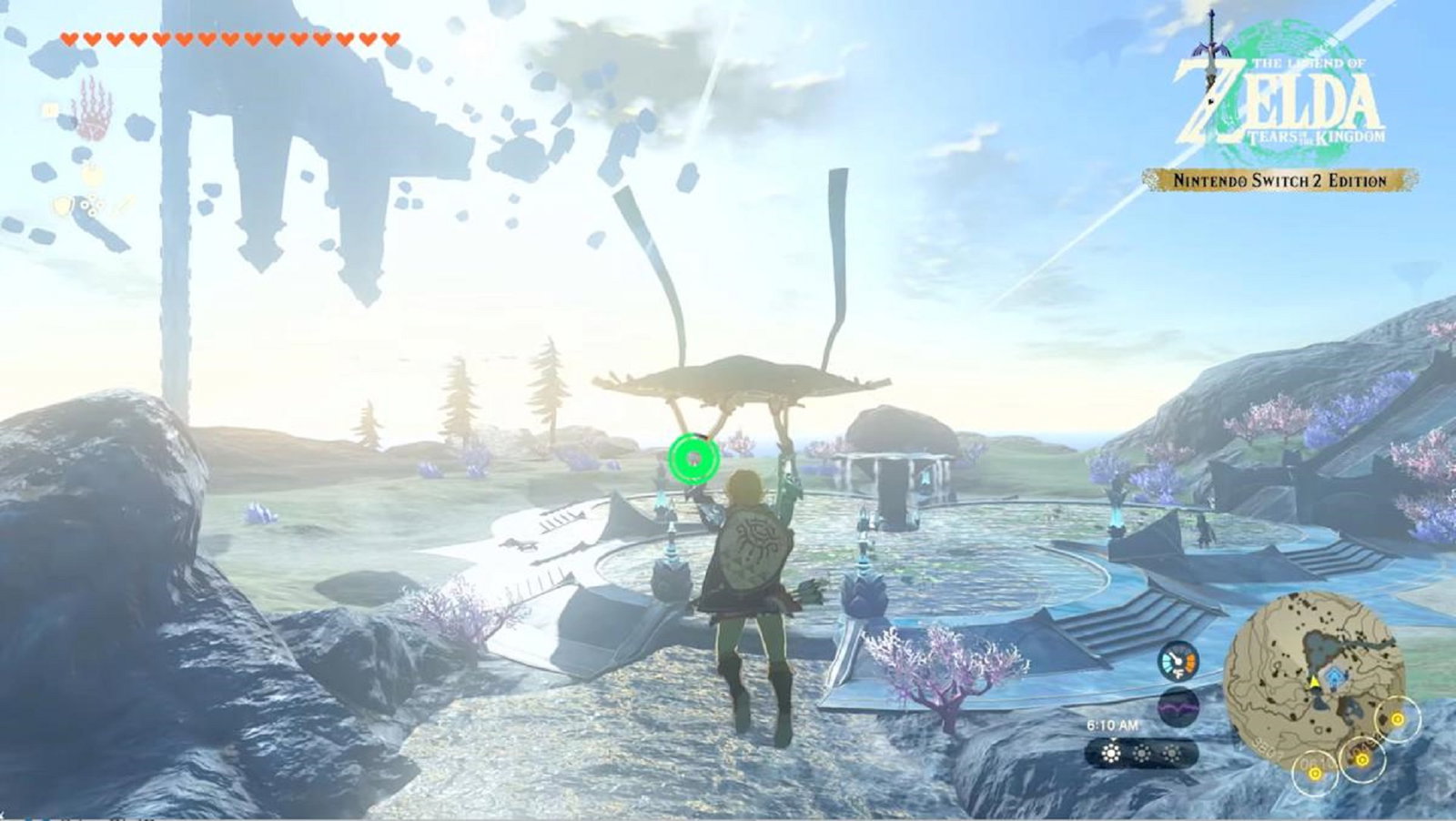Select the red hand ability icon

pos(91,108)
